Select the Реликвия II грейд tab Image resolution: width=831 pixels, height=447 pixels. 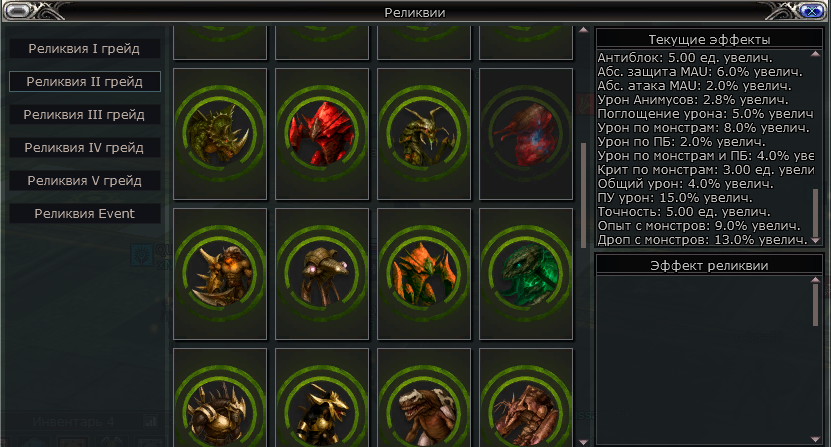[84, 81]
